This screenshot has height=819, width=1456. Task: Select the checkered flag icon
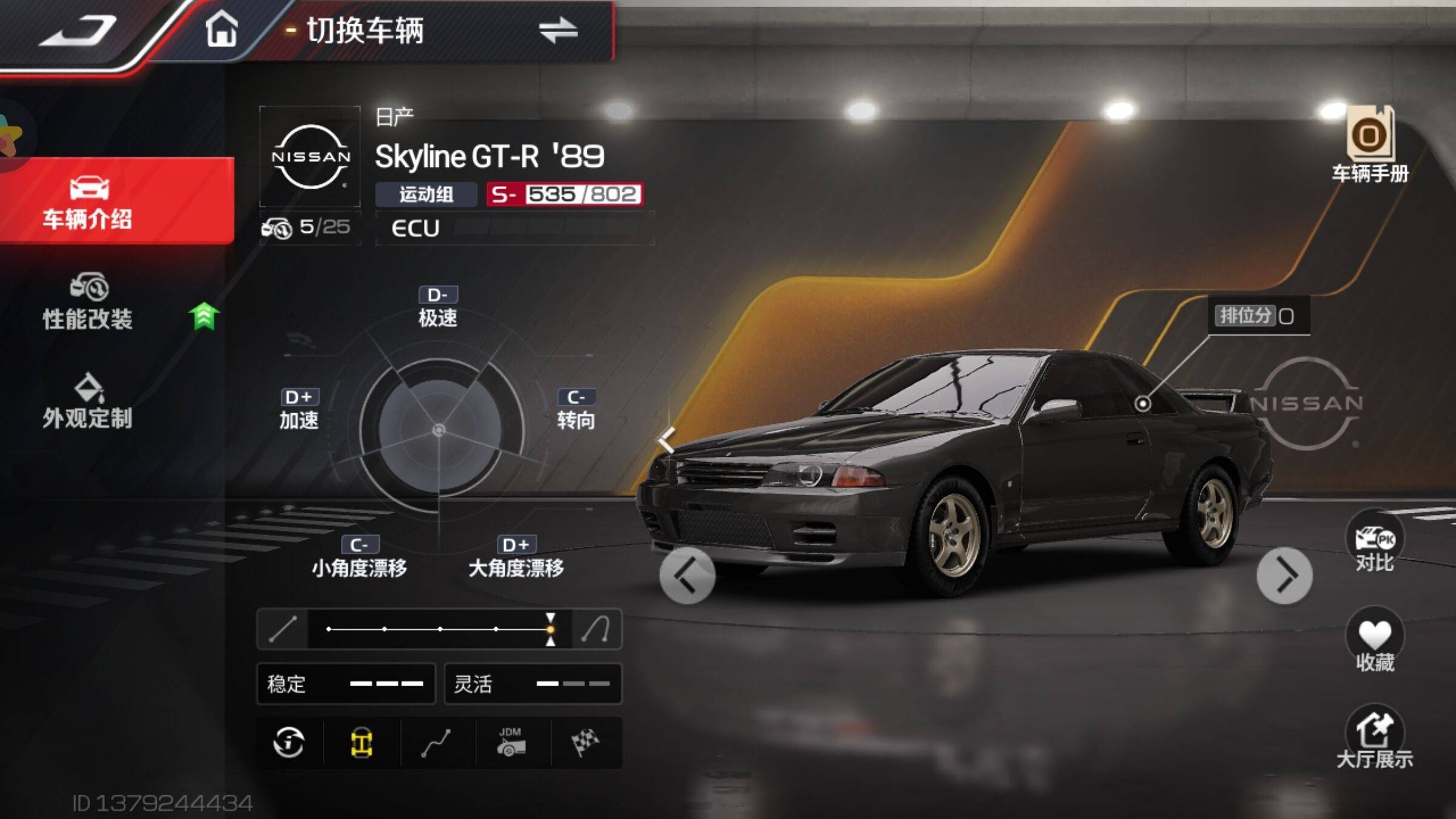click(x=585, y=743)
